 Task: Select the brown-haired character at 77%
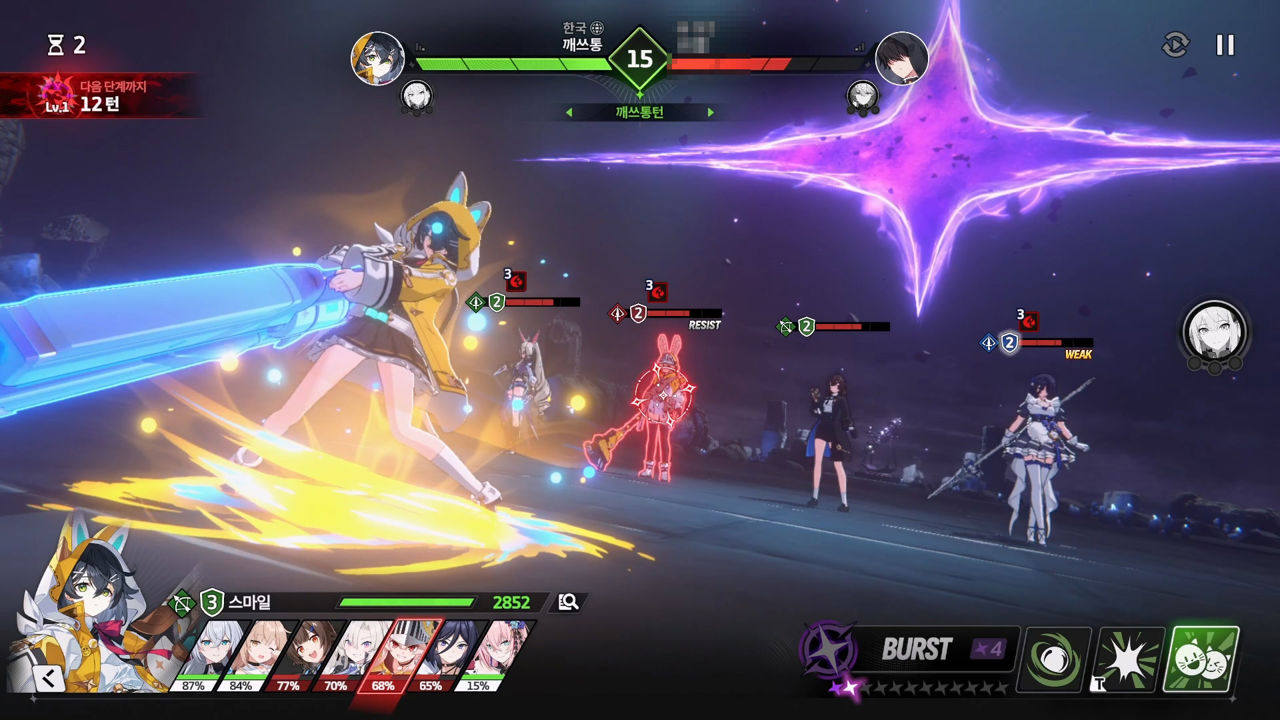[305, 655]
